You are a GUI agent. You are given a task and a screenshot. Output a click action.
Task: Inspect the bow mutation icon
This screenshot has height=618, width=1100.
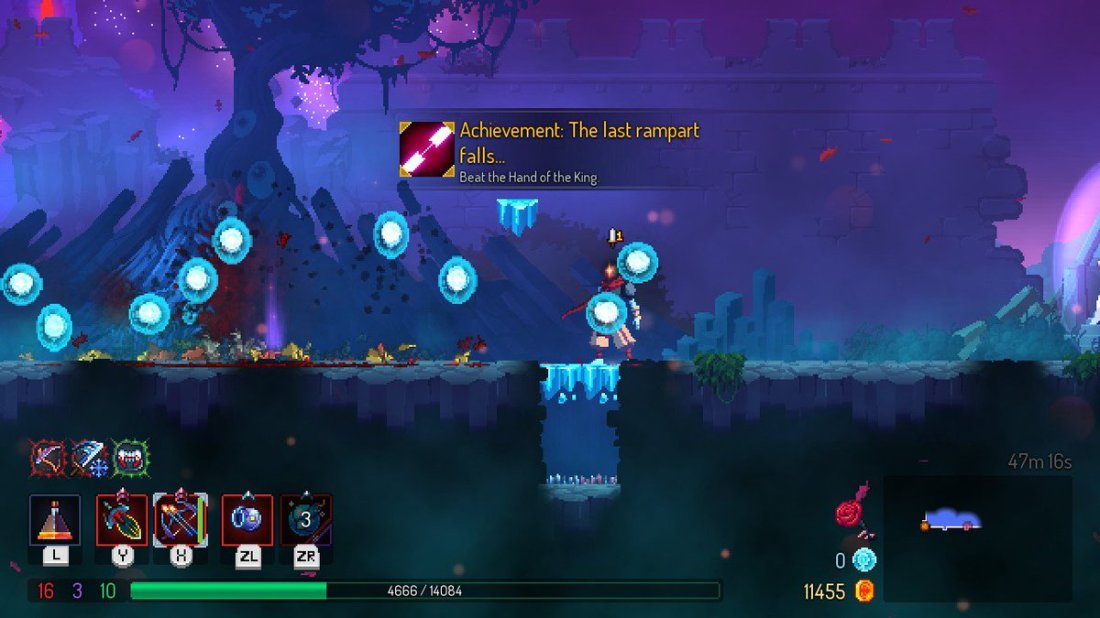pos(47,458)
